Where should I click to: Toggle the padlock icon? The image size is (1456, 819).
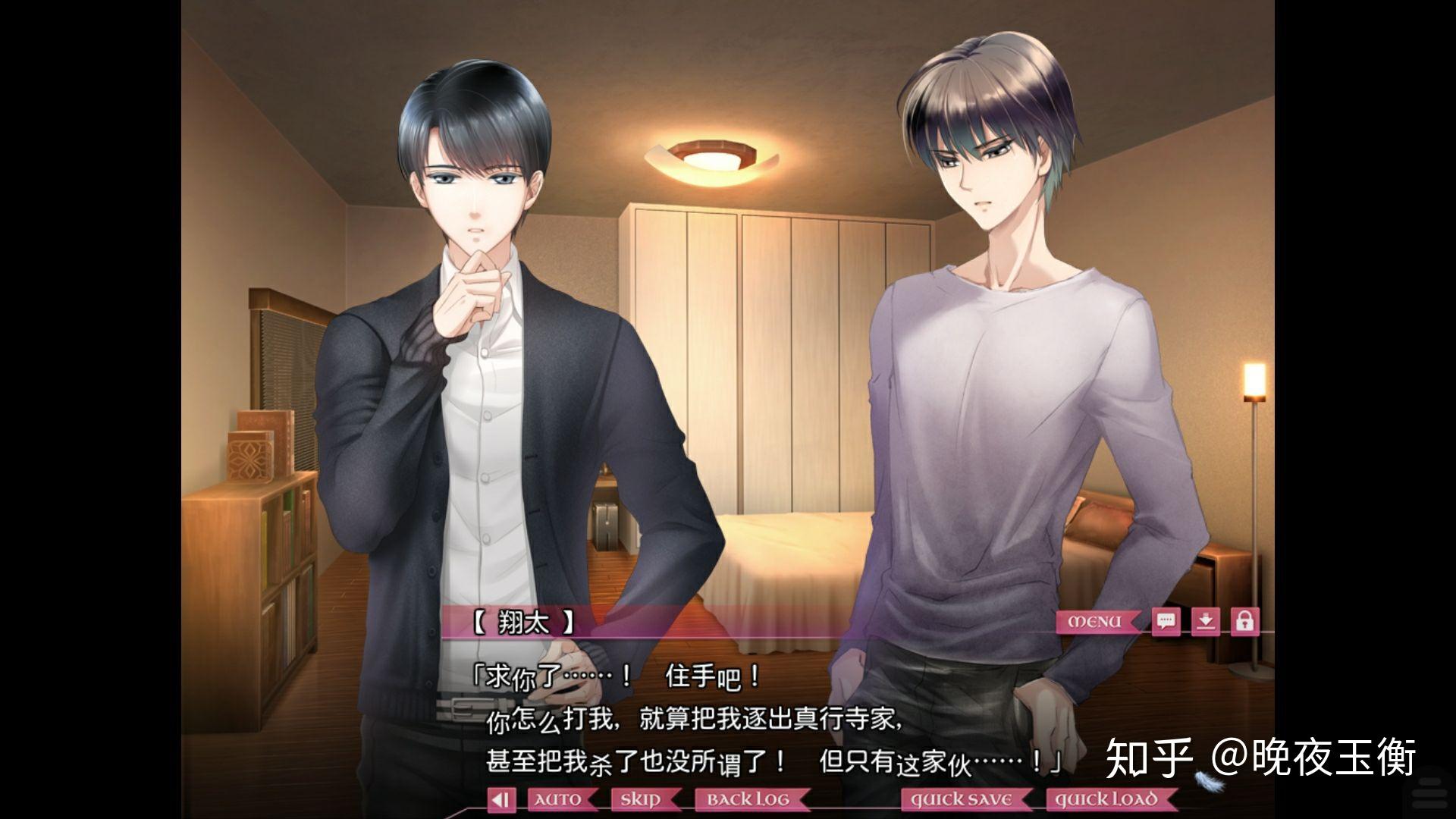tap(1244, 622)
